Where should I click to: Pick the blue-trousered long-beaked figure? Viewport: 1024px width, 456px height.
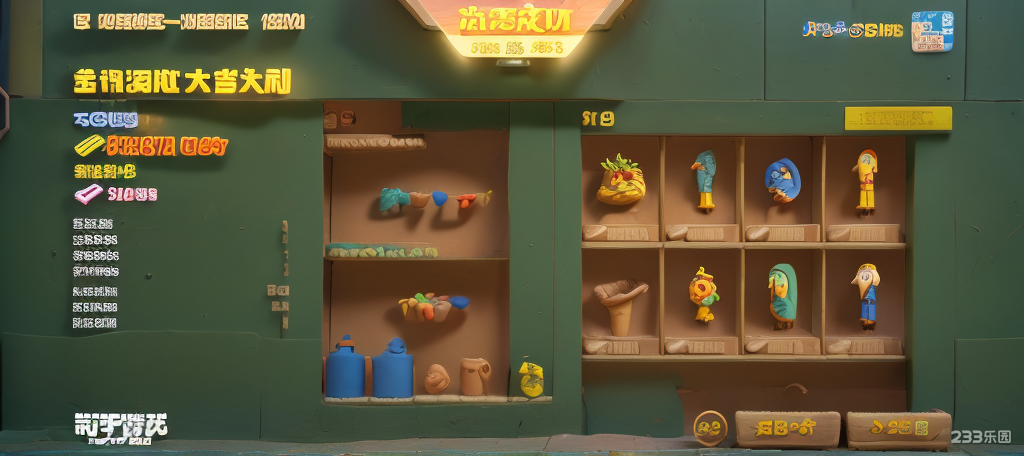click(865, 294)
